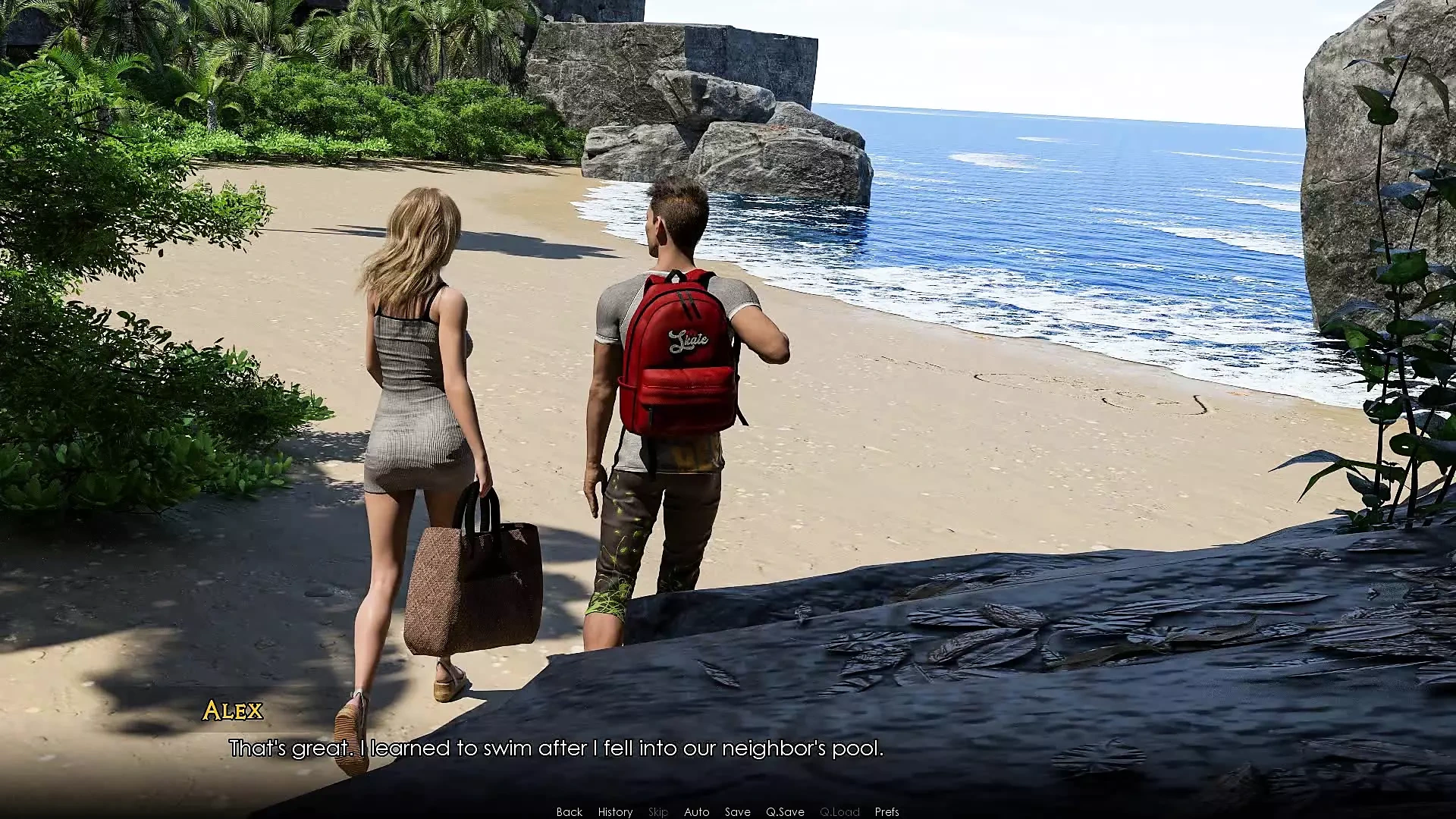Toggle Skip mode
Screen dimensions: 1456x819
point(658,811)
